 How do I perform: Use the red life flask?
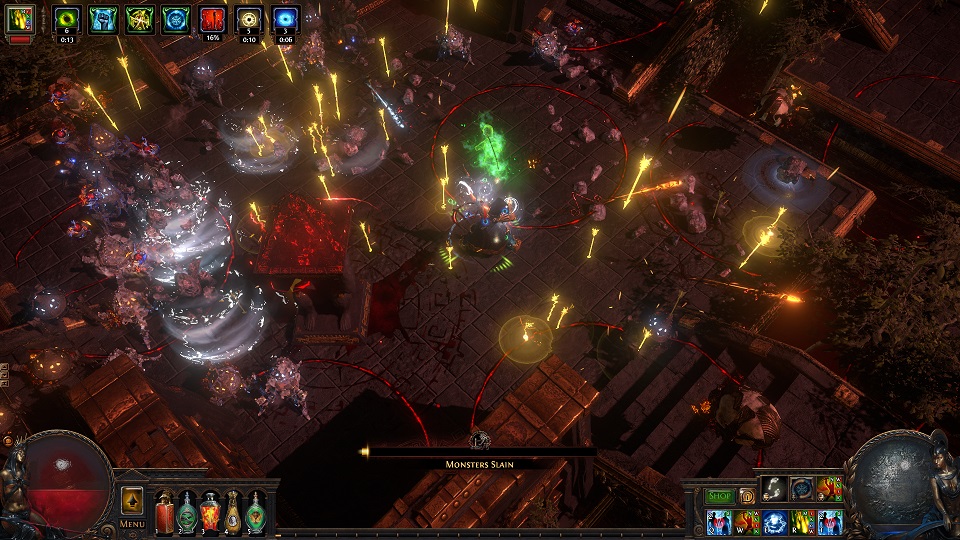(164, 513)
